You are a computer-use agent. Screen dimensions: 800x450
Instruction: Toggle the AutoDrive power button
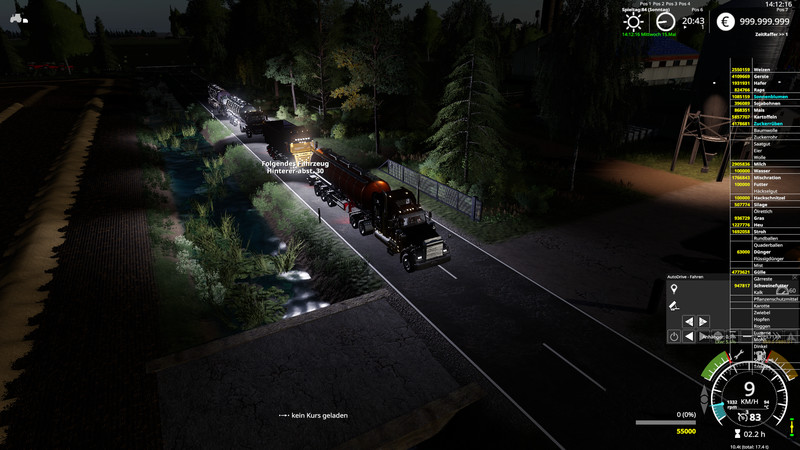(x=674, y=337)
